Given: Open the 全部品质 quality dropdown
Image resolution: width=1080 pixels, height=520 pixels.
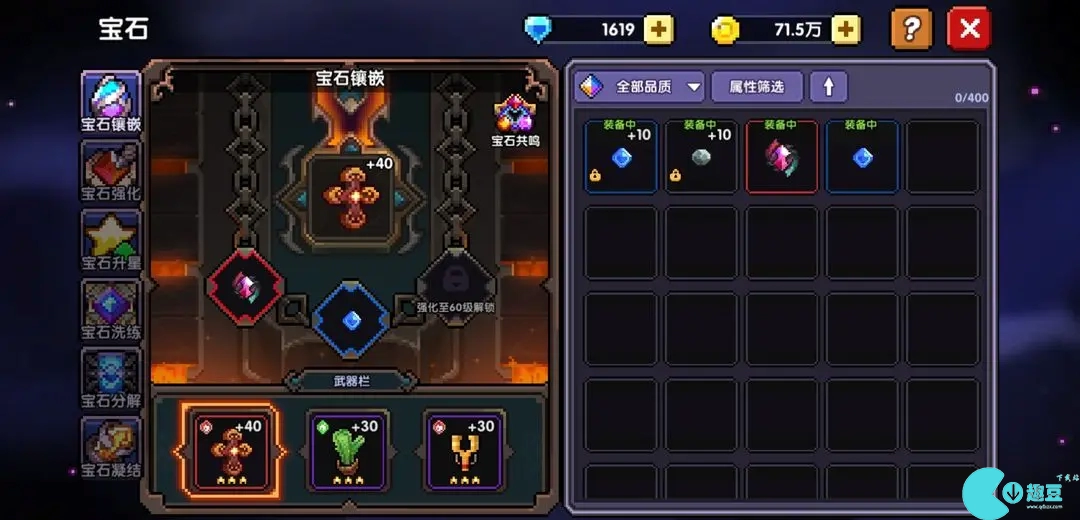Looking at the screenshot, I should (640, 87).
